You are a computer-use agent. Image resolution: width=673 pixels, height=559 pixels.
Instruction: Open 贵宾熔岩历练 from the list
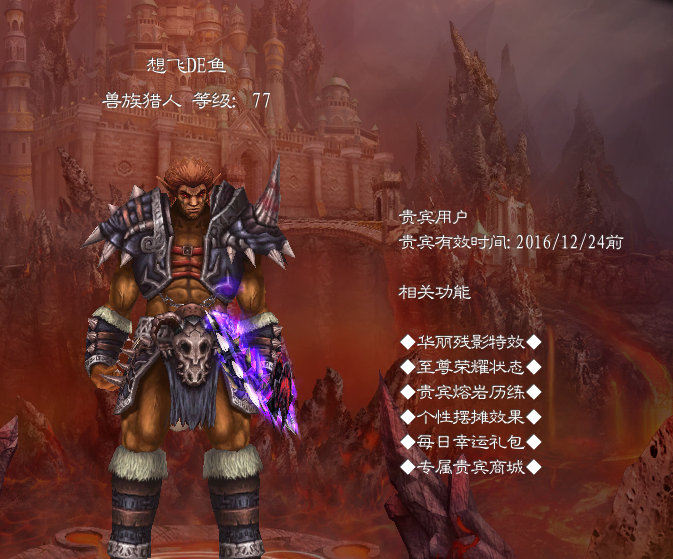tap(470, 392)
